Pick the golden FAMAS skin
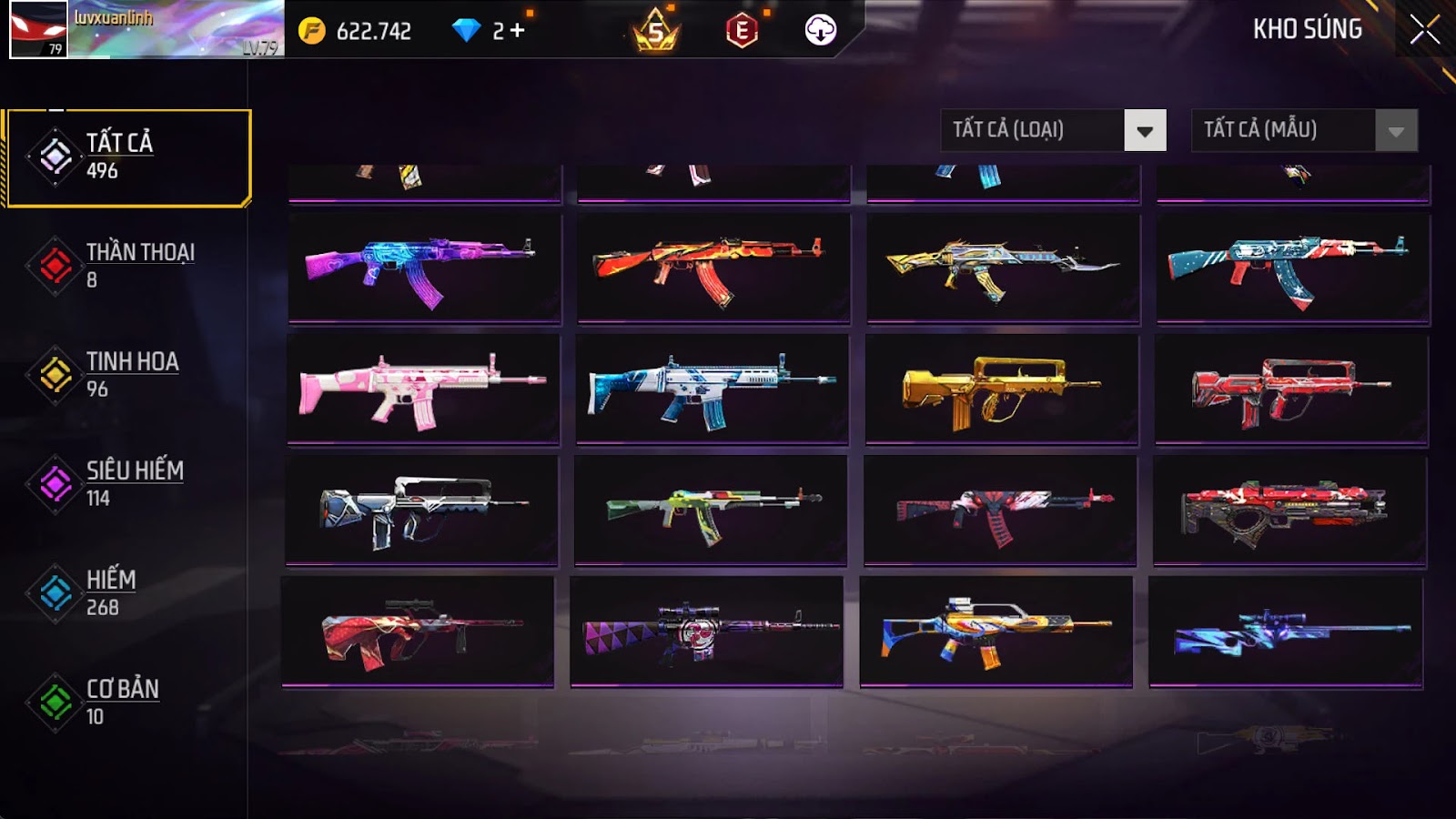Image resolution: width=1456 pixels, height=819 pixels. 1002,389
